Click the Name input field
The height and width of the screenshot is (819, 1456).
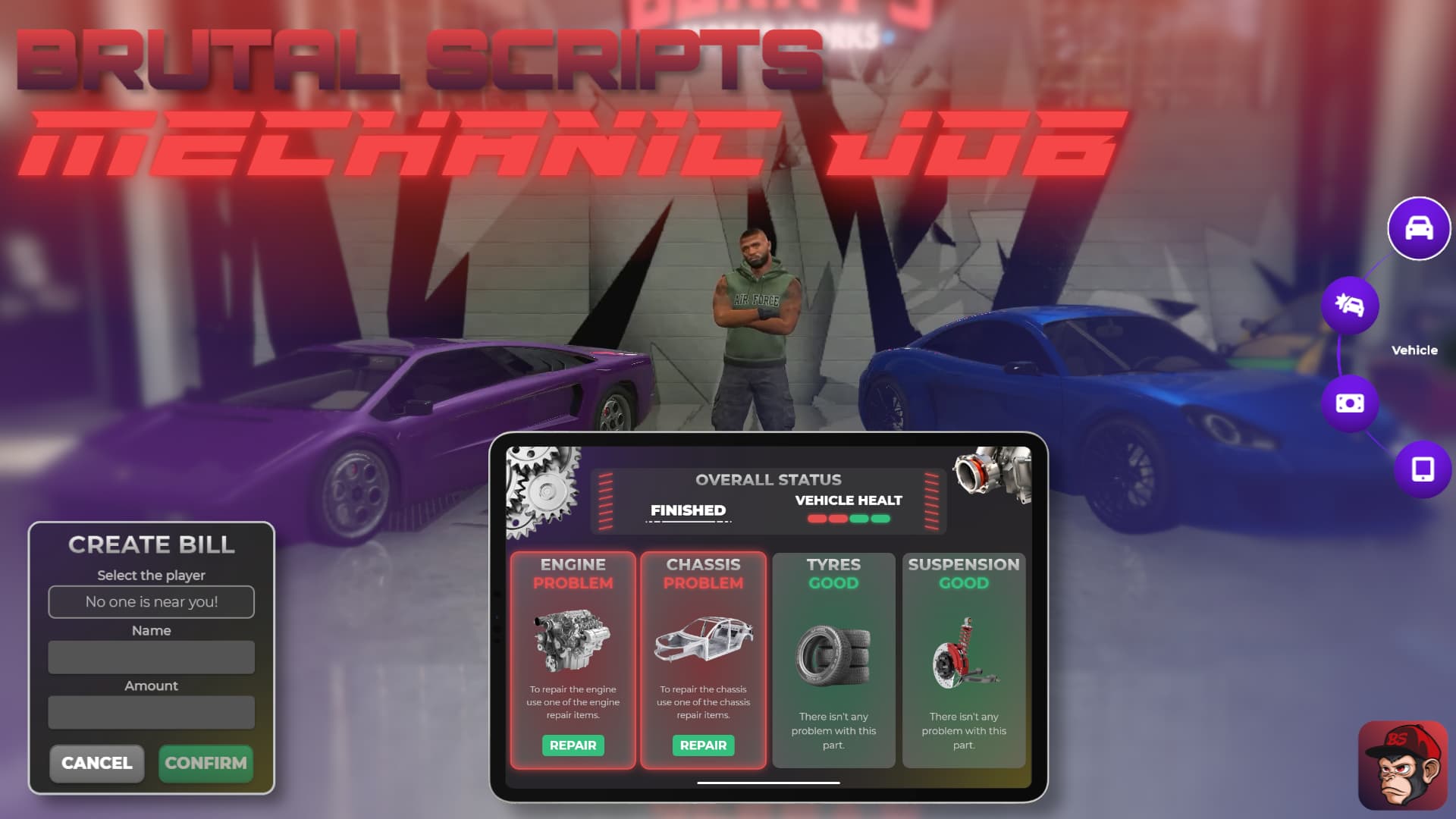tap(151, 657)
